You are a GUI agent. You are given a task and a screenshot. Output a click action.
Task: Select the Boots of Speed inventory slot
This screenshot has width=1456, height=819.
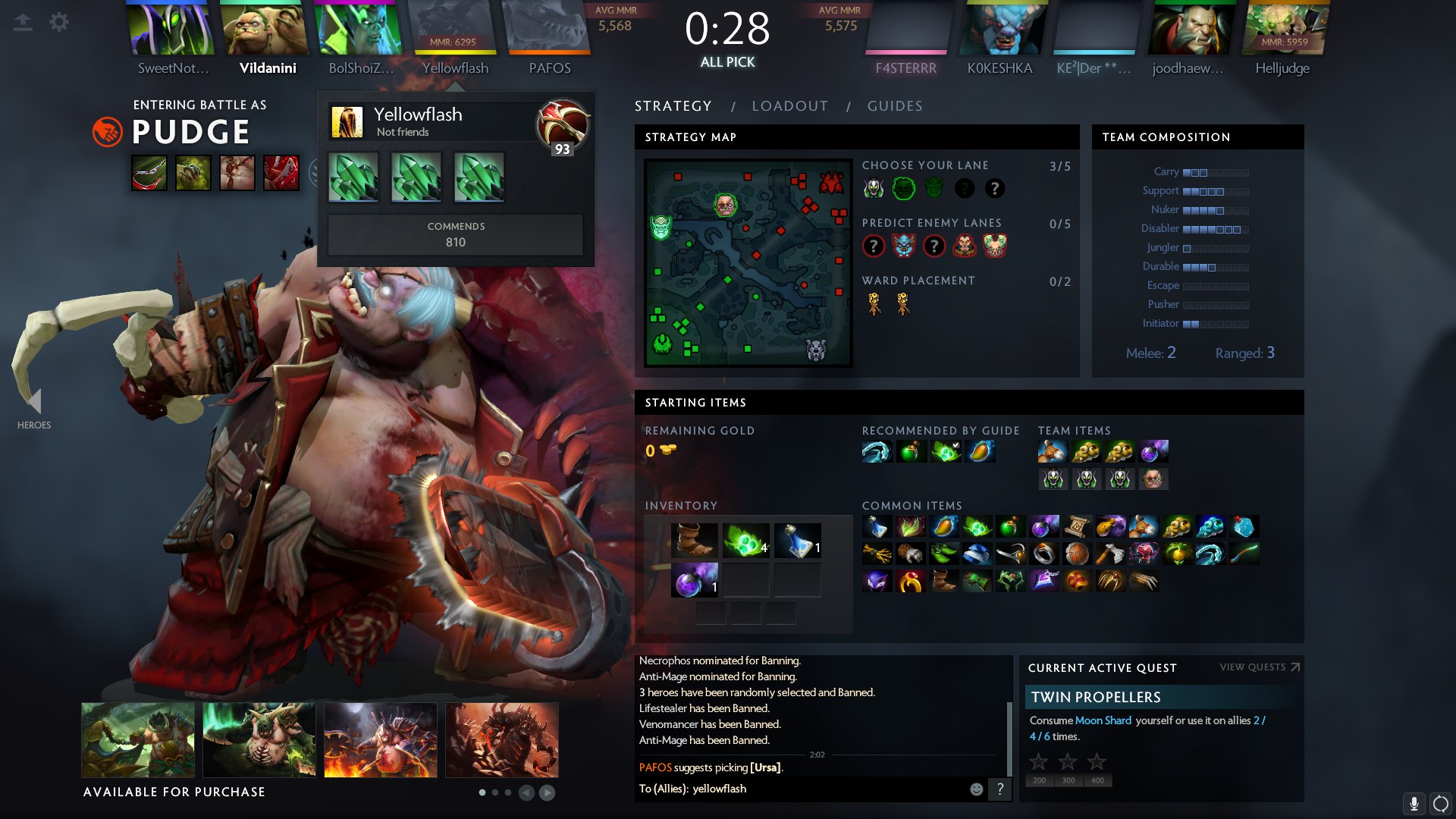(x=694, y=540)
